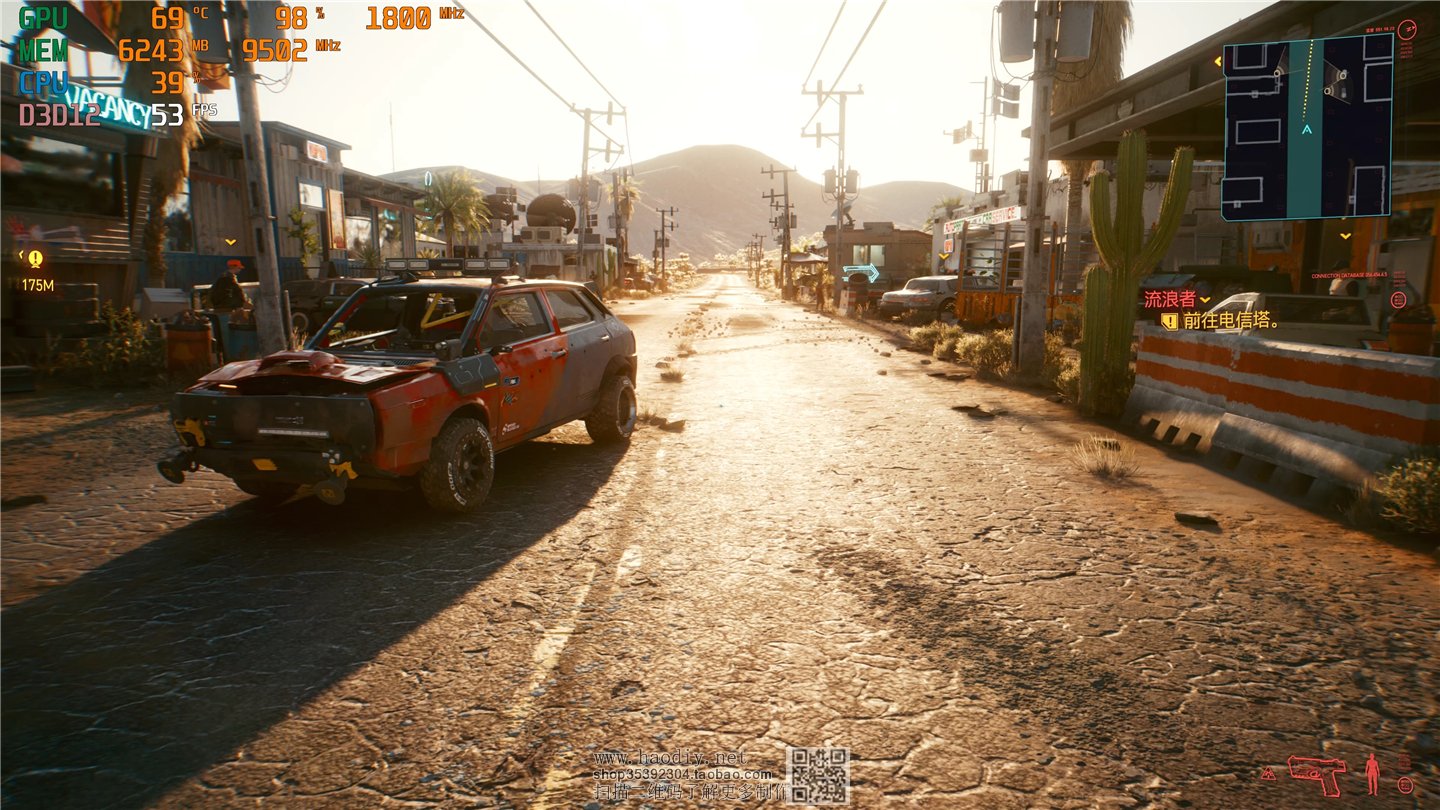Click the QR code in the watermark
This screenshot has width=1440, height=810.
[817, 775]
